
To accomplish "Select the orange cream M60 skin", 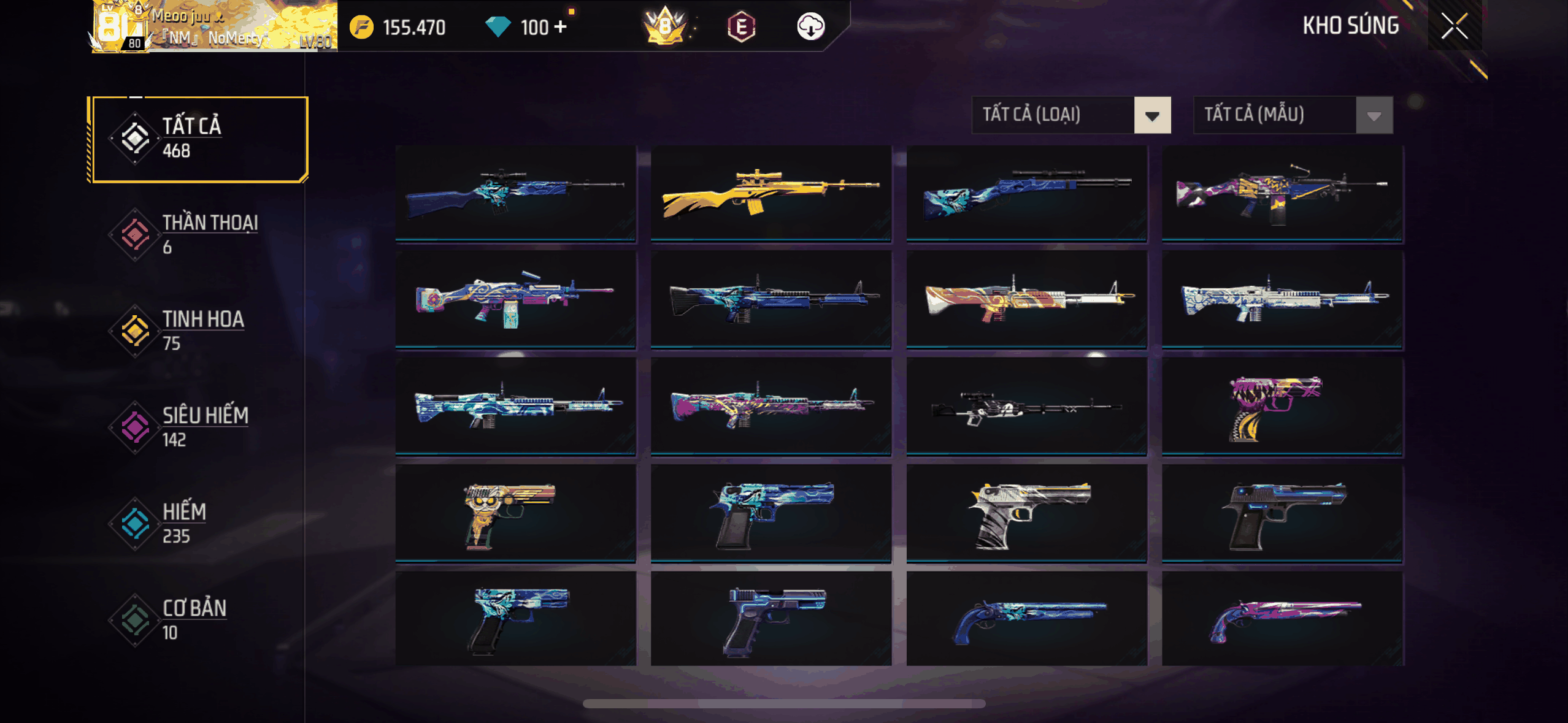I will (1026, 300).
